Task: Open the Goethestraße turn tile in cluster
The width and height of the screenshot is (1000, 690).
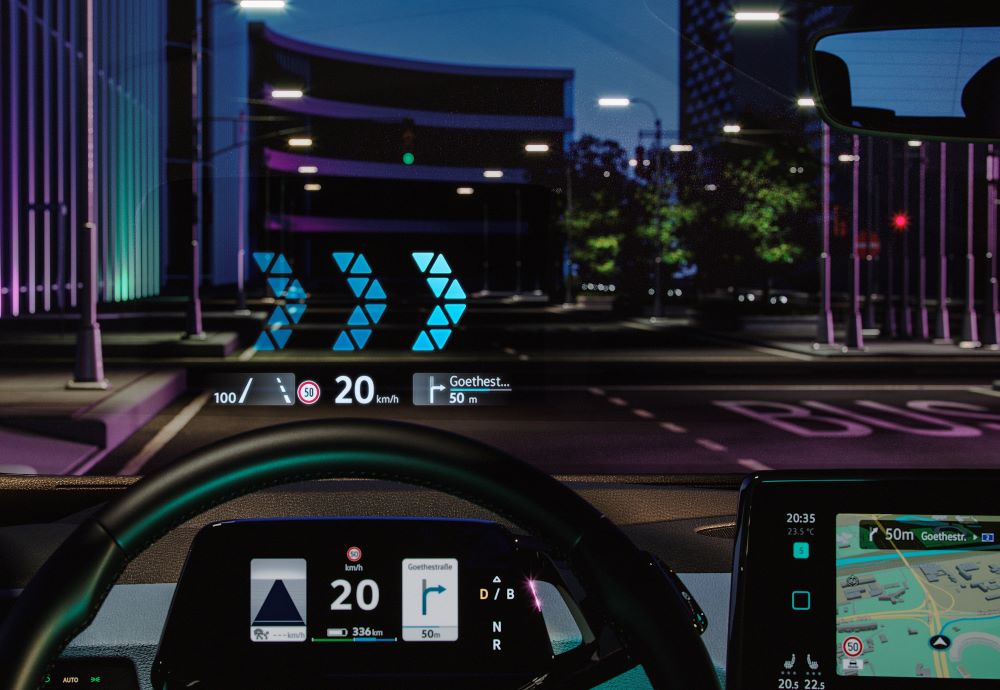Action: [430, 598]
